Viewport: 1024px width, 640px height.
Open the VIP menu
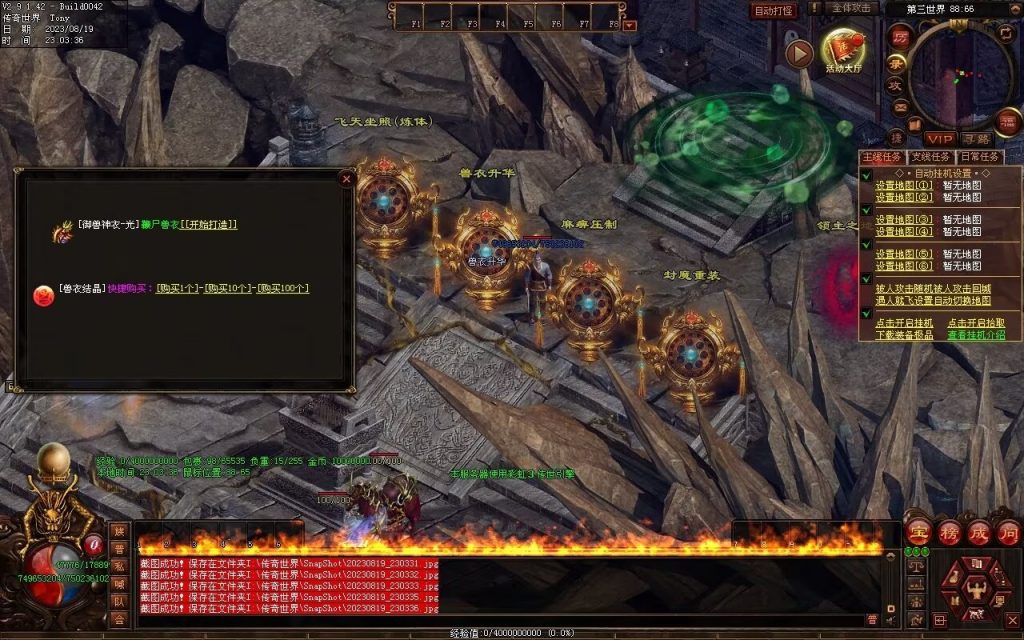click(939, 138)
